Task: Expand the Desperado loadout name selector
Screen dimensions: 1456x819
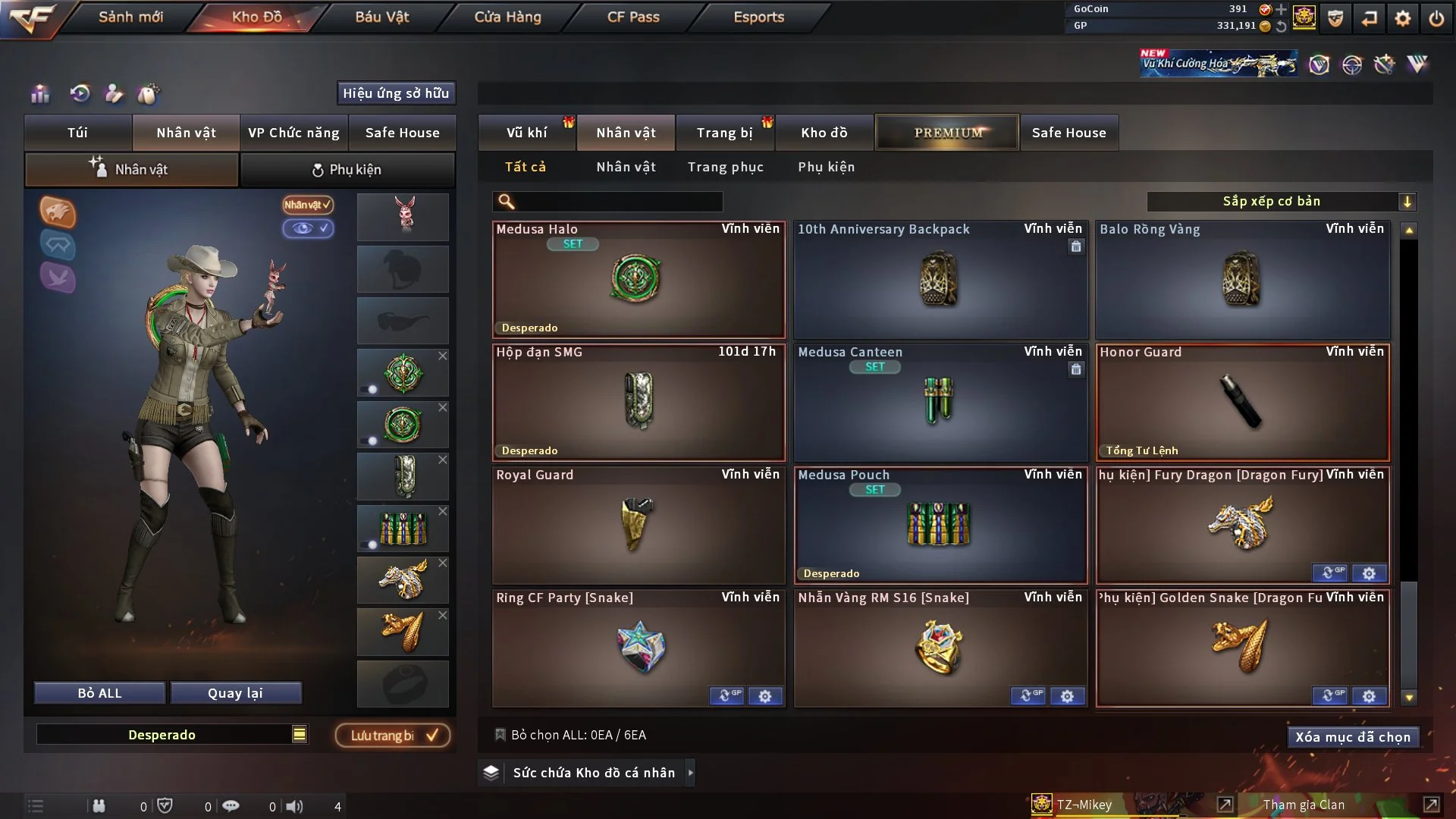Action: 300,734
